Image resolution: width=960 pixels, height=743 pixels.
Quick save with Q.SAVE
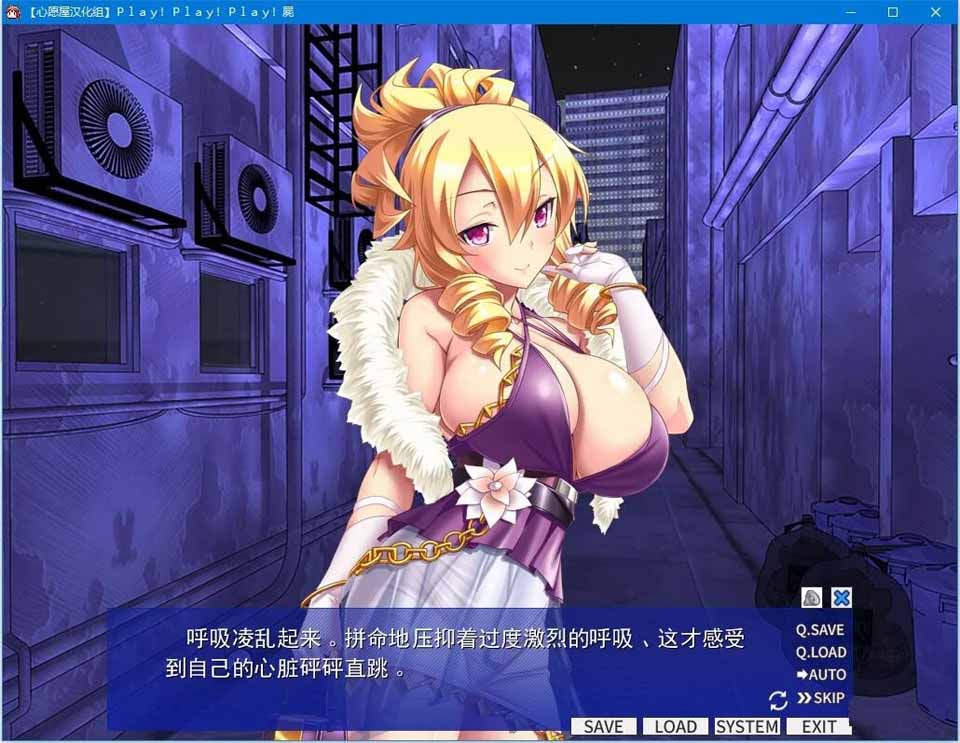[820, 630]
